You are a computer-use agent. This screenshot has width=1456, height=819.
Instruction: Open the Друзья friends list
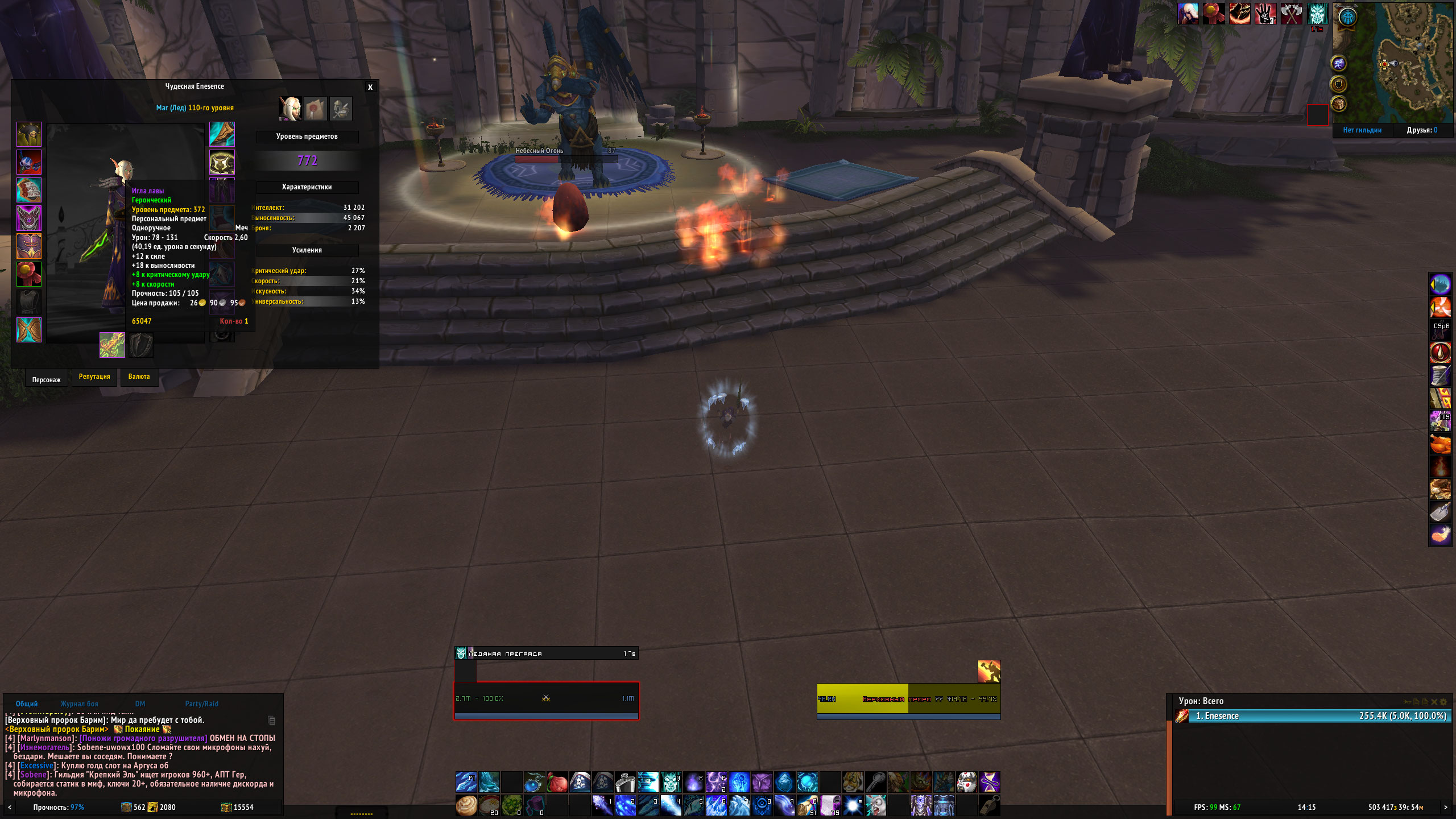tap(1422, 130)
